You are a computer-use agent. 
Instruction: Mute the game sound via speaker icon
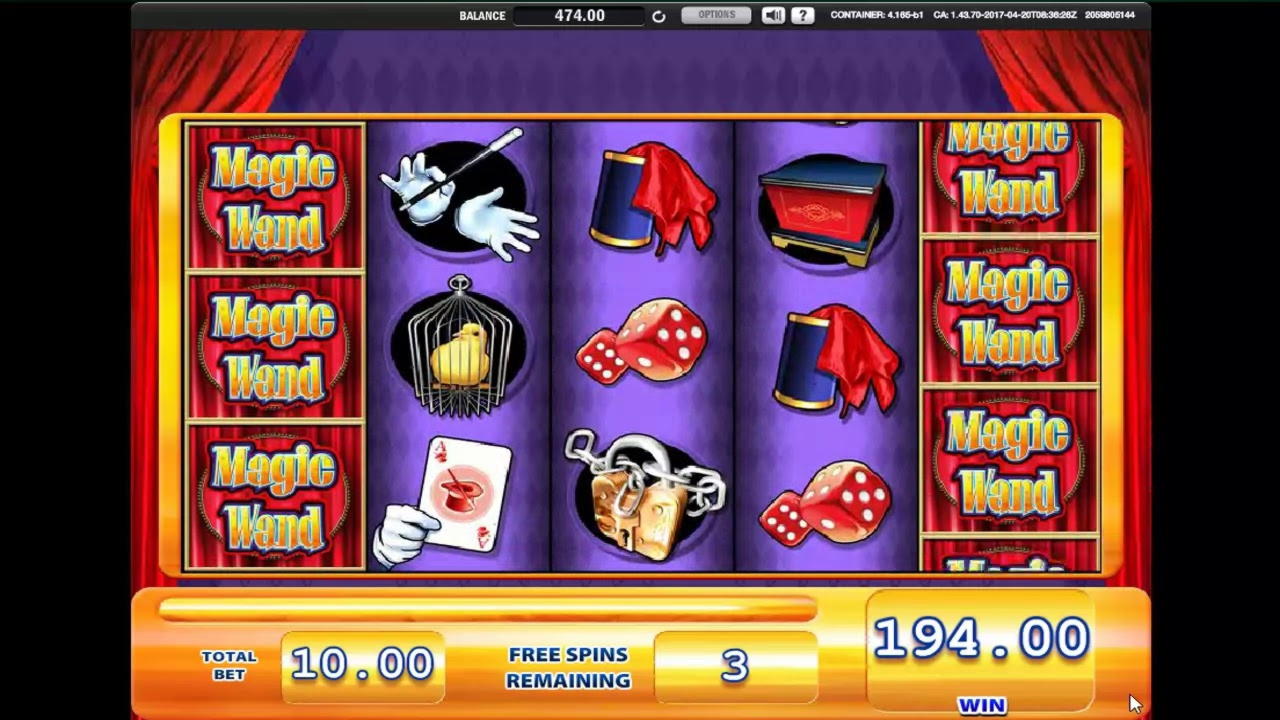(771, 15)
